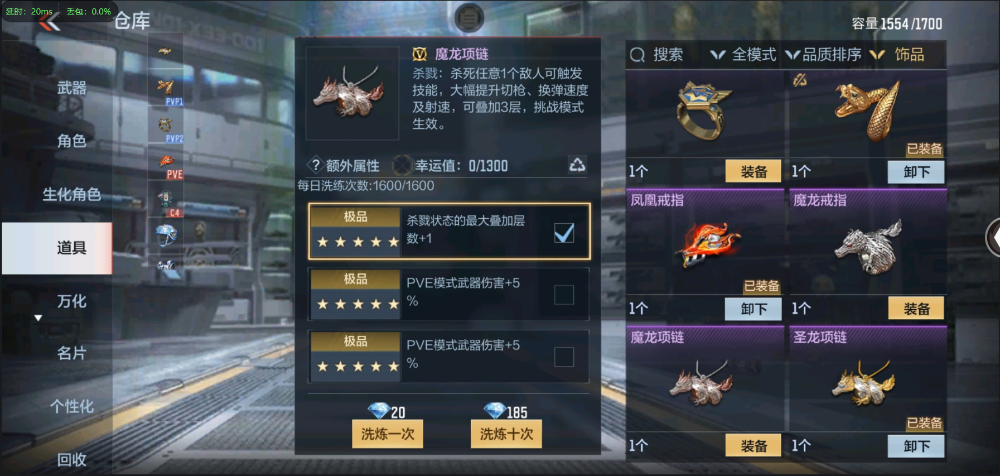Select the 生化角色 category
The height and width of the screenshot is (476, 1000).
[71, 194]
